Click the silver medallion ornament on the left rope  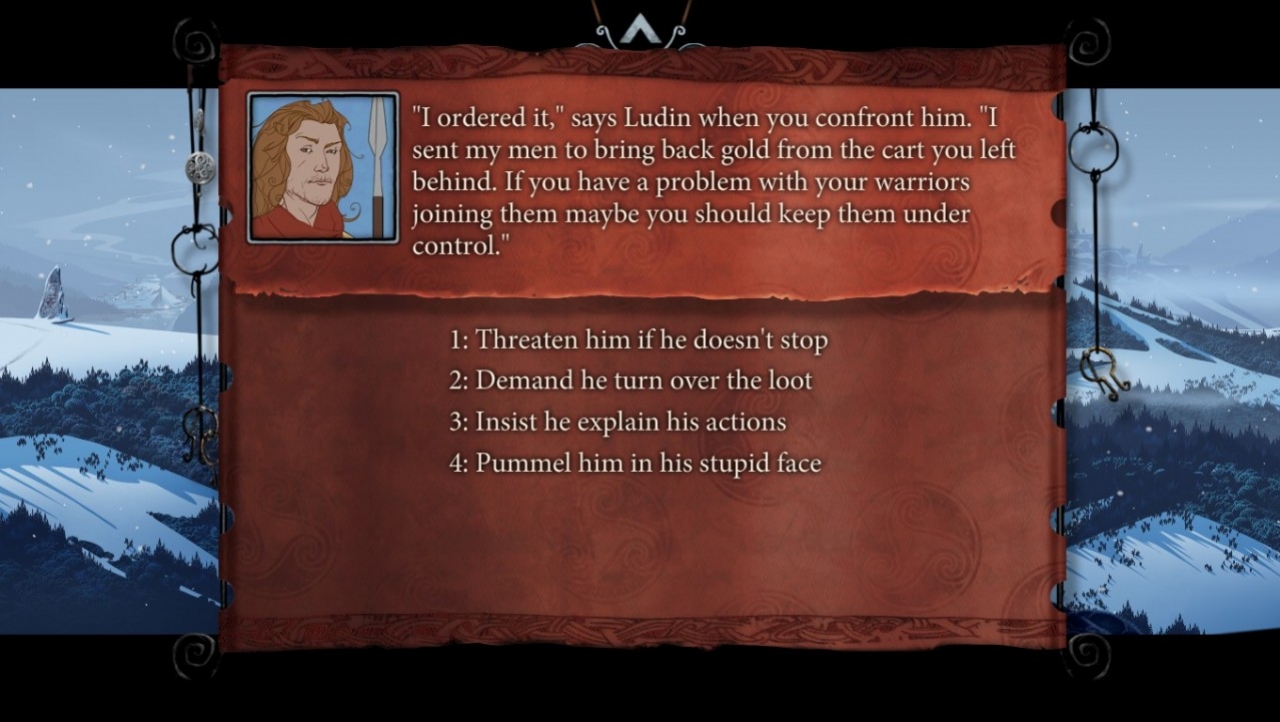point(200,165)
